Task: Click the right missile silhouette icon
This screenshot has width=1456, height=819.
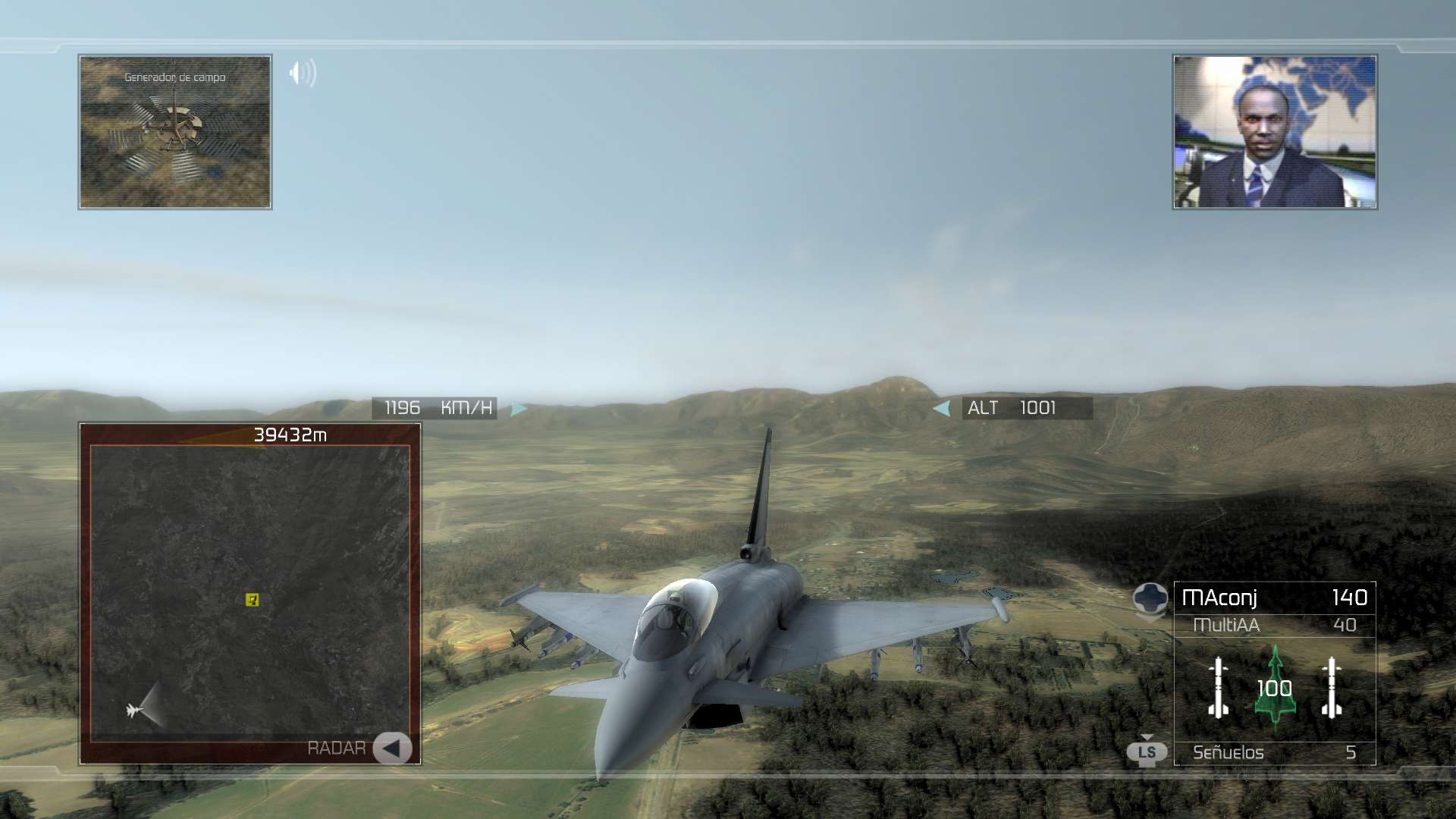Action: pyautogui.click(x=1332, y=687)
